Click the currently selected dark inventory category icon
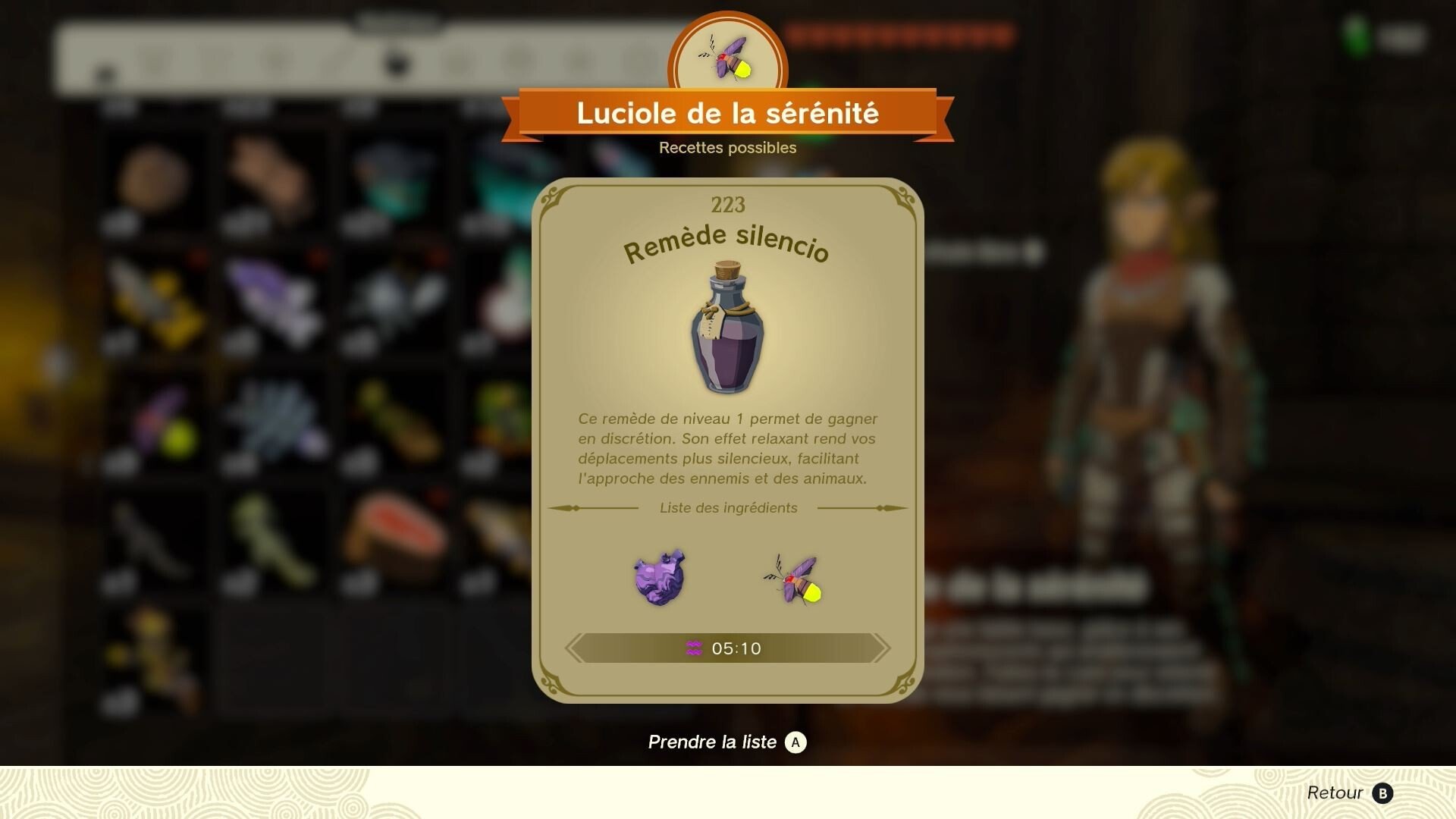The image size is (1456, 819). [x=395, y=64]
